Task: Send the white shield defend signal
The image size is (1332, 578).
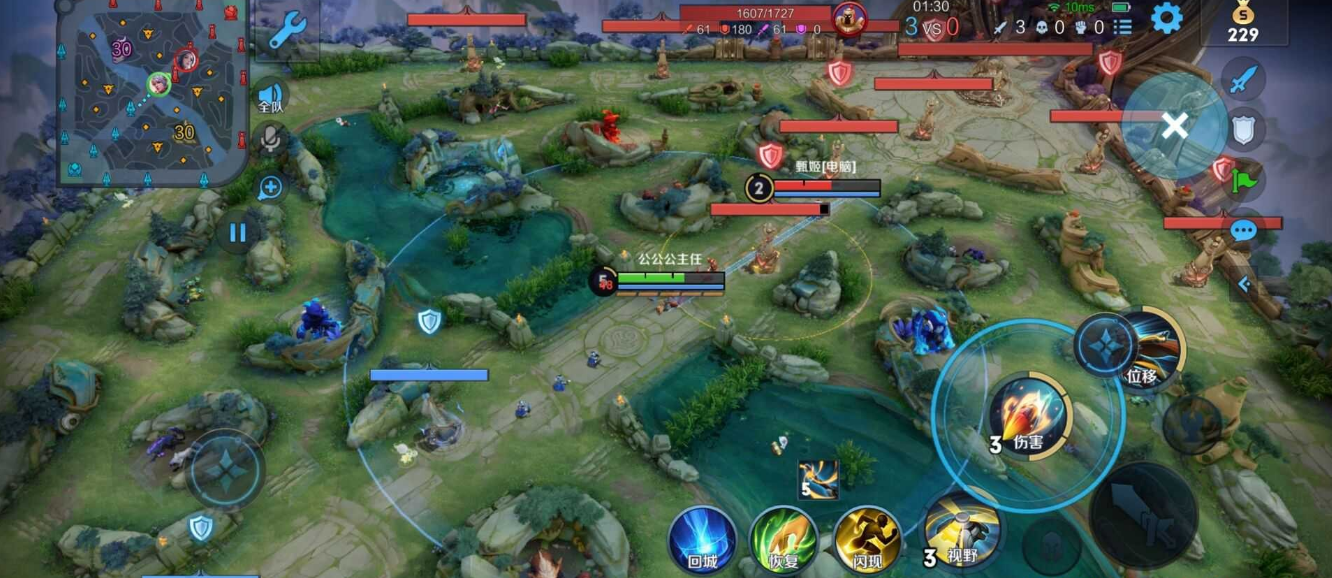Action: 1244,129
